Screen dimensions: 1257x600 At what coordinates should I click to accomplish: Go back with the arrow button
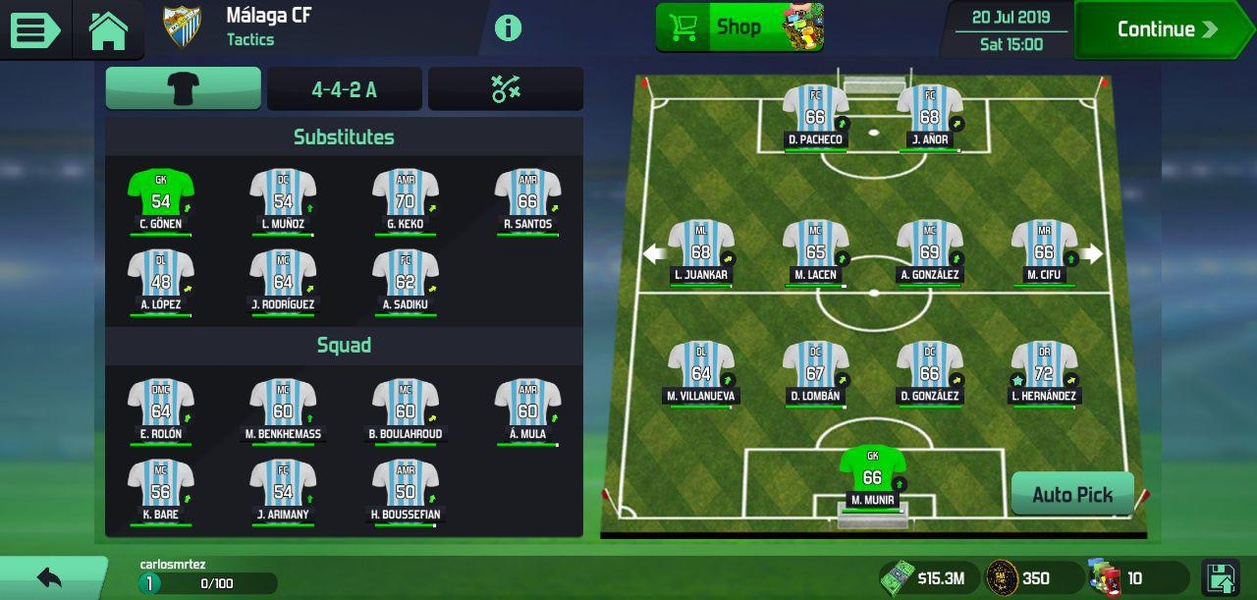49,578
